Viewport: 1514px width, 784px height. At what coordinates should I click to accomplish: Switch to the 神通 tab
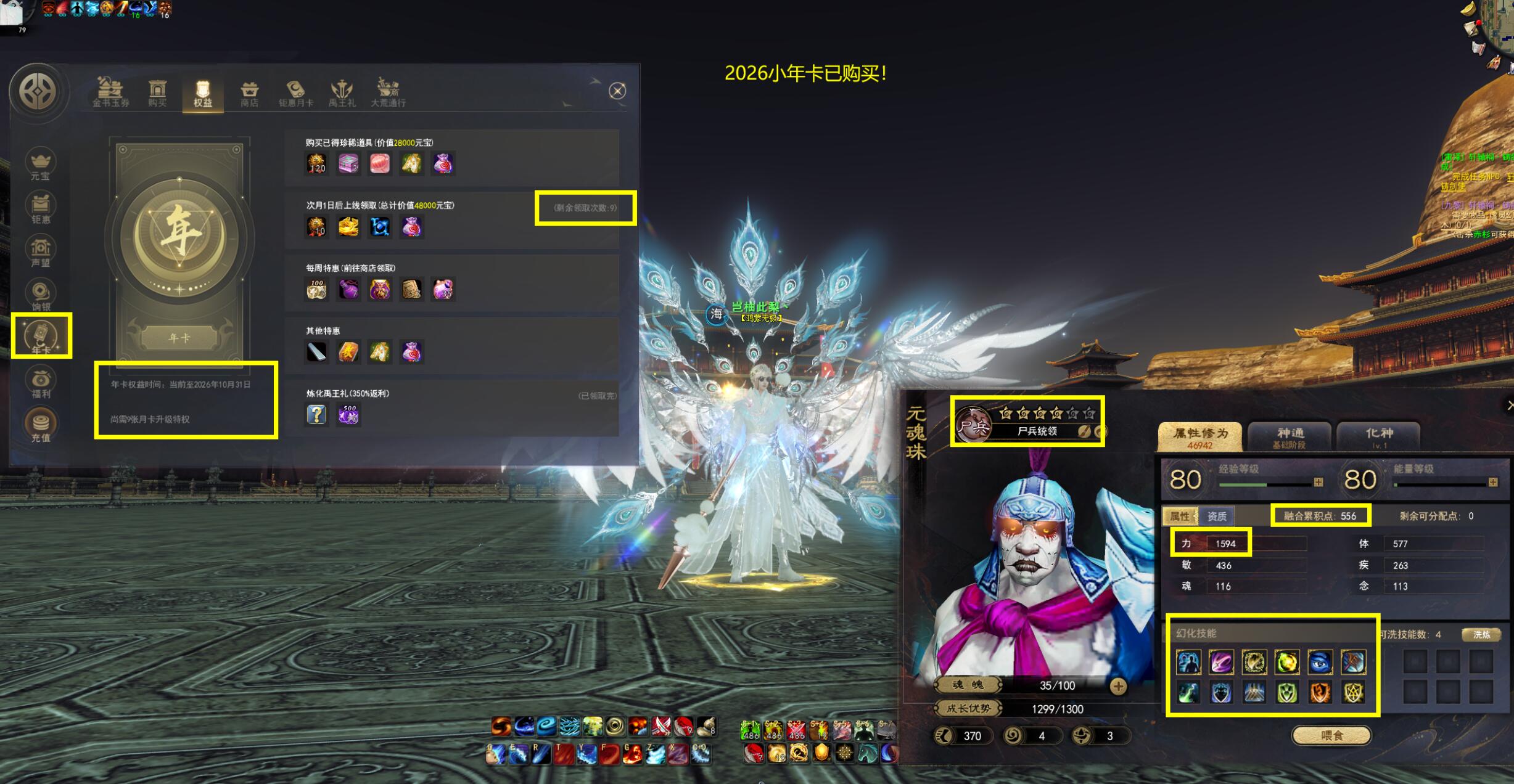pos(1290,436)
